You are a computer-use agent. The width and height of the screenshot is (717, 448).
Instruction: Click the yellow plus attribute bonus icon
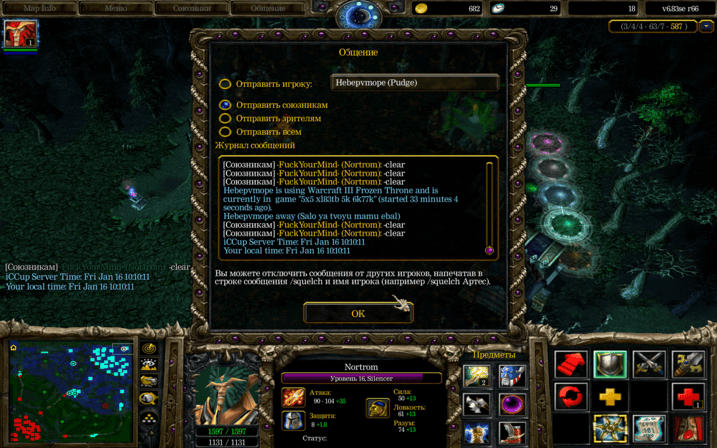coord(610,397)
